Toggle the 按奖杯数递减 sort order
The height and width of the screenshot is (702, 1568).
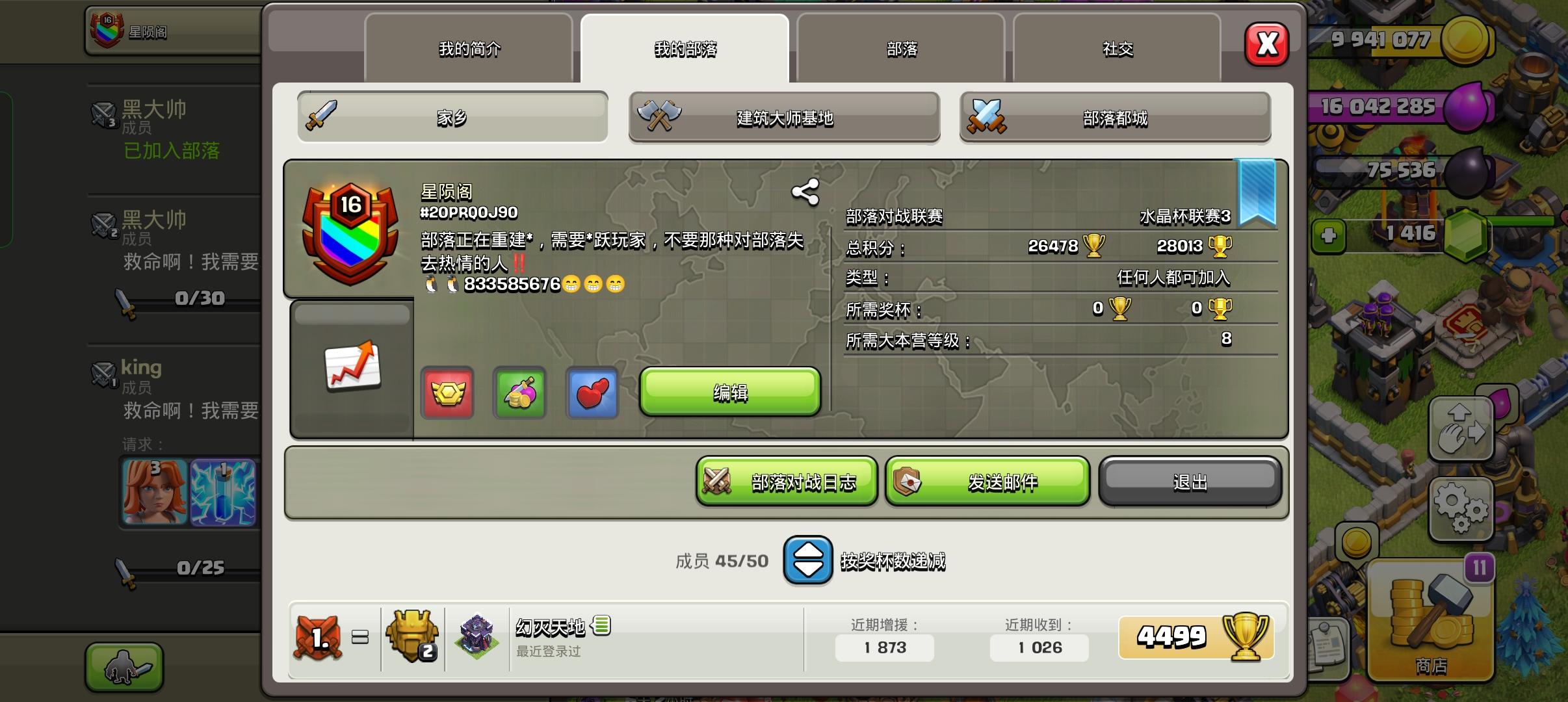click(x=807, y=560)
